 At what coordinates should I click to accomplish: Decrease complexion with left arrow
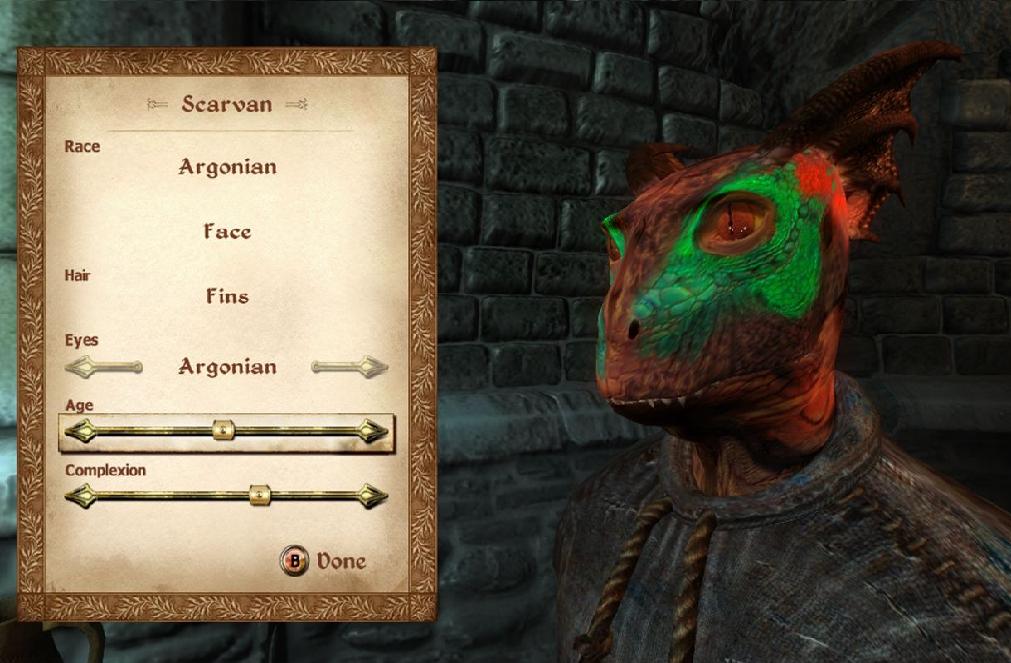pyautogui.click(x=80, y=495)
